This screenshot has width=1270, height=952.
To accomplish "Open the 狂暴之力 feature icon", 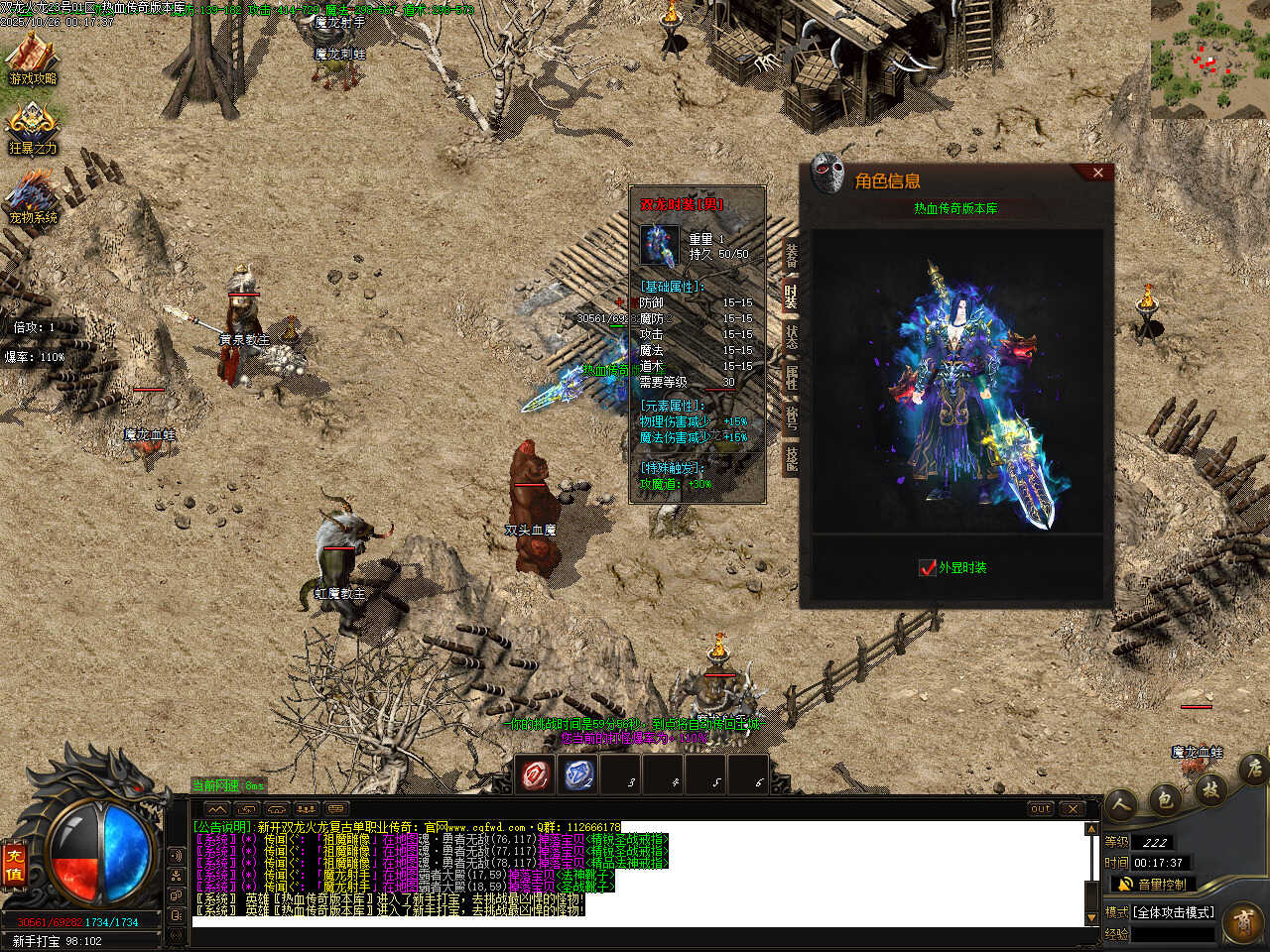I will tap(33, 129).
